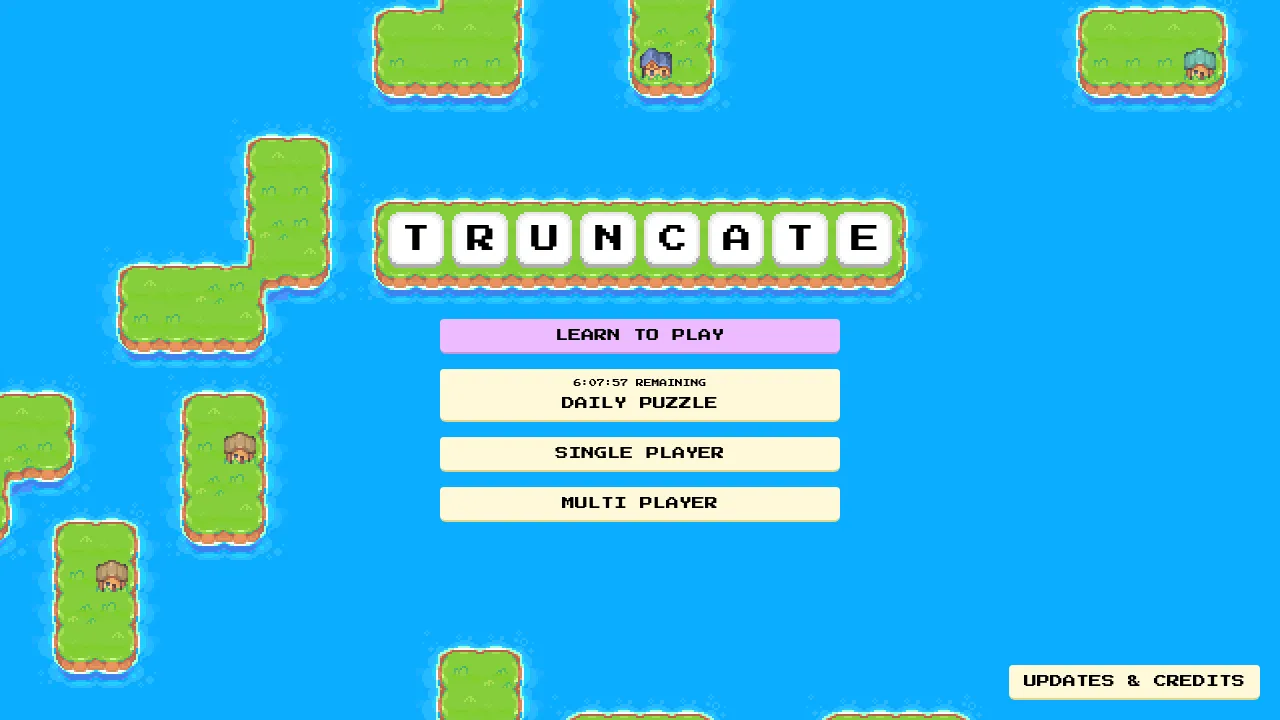Select the house on the top-center island
The width and height of the screenshot is (1280, 720).
coord(658,63)
